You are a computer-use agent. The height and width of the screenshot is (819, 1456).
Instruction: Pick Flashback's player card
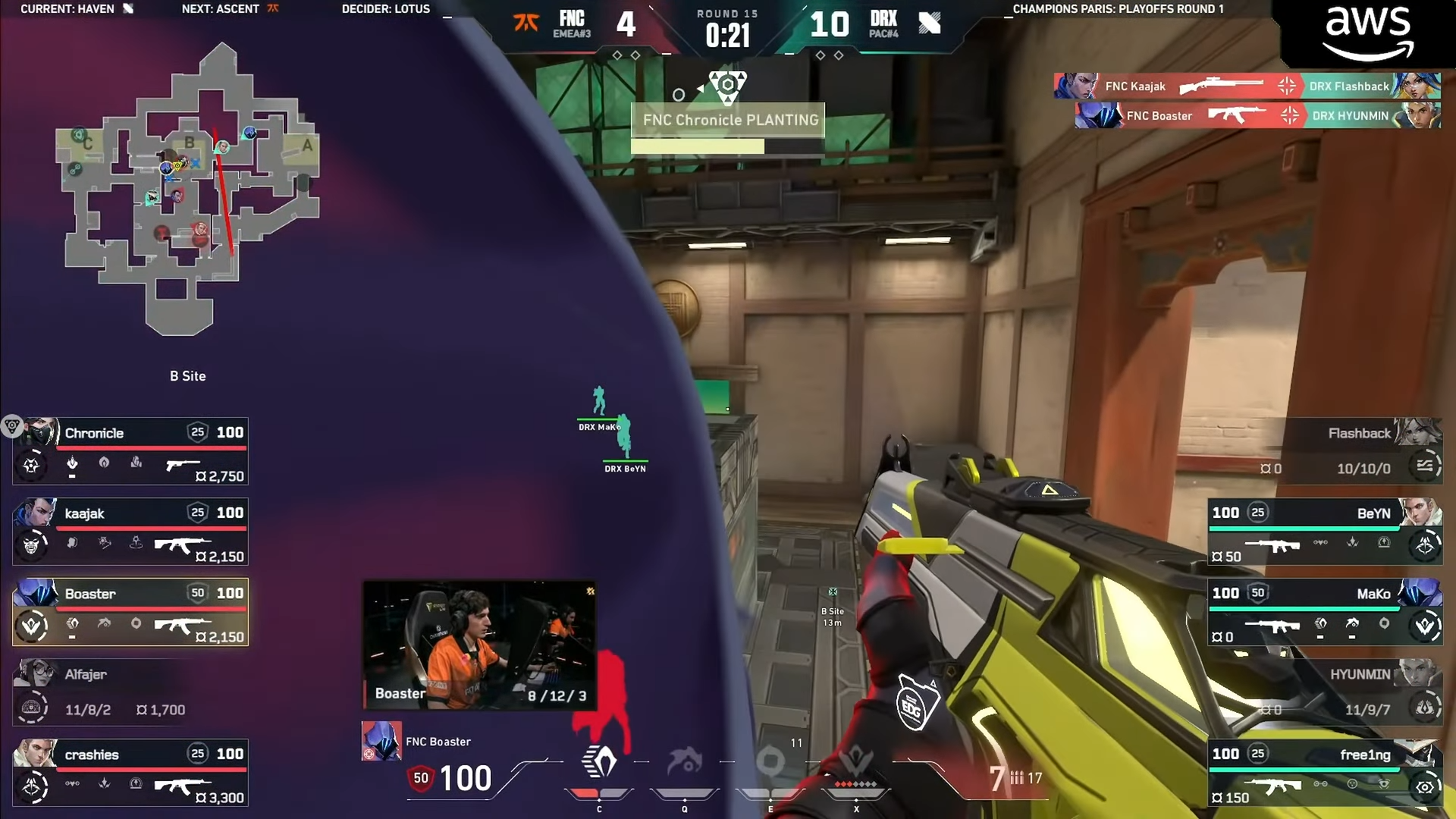tap(1326, 452)
